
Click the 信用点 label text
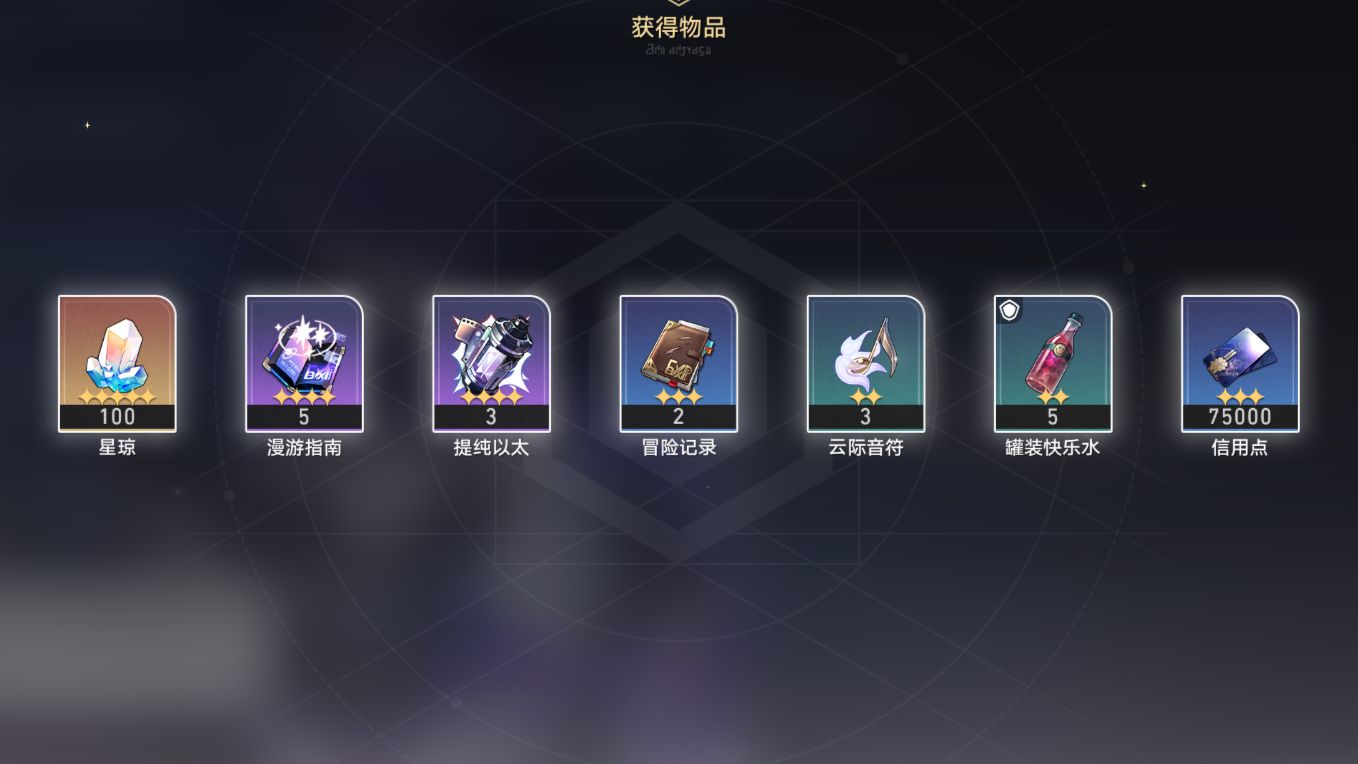(x=1239, y=447)
